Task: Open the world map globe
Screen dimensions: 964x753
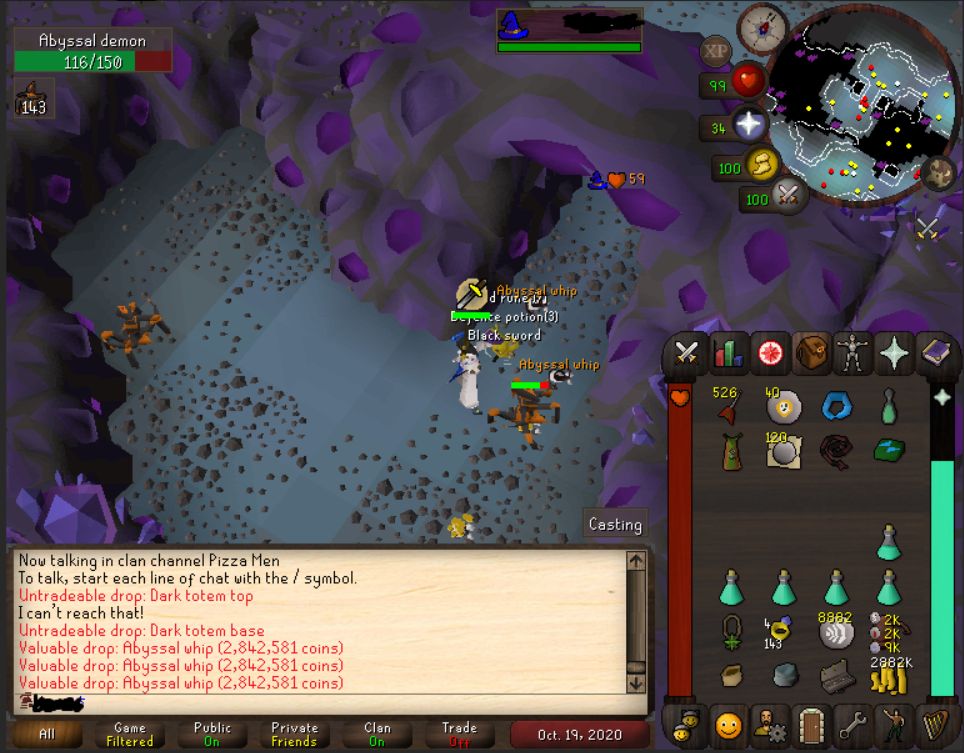Action: tap(939, 172)
